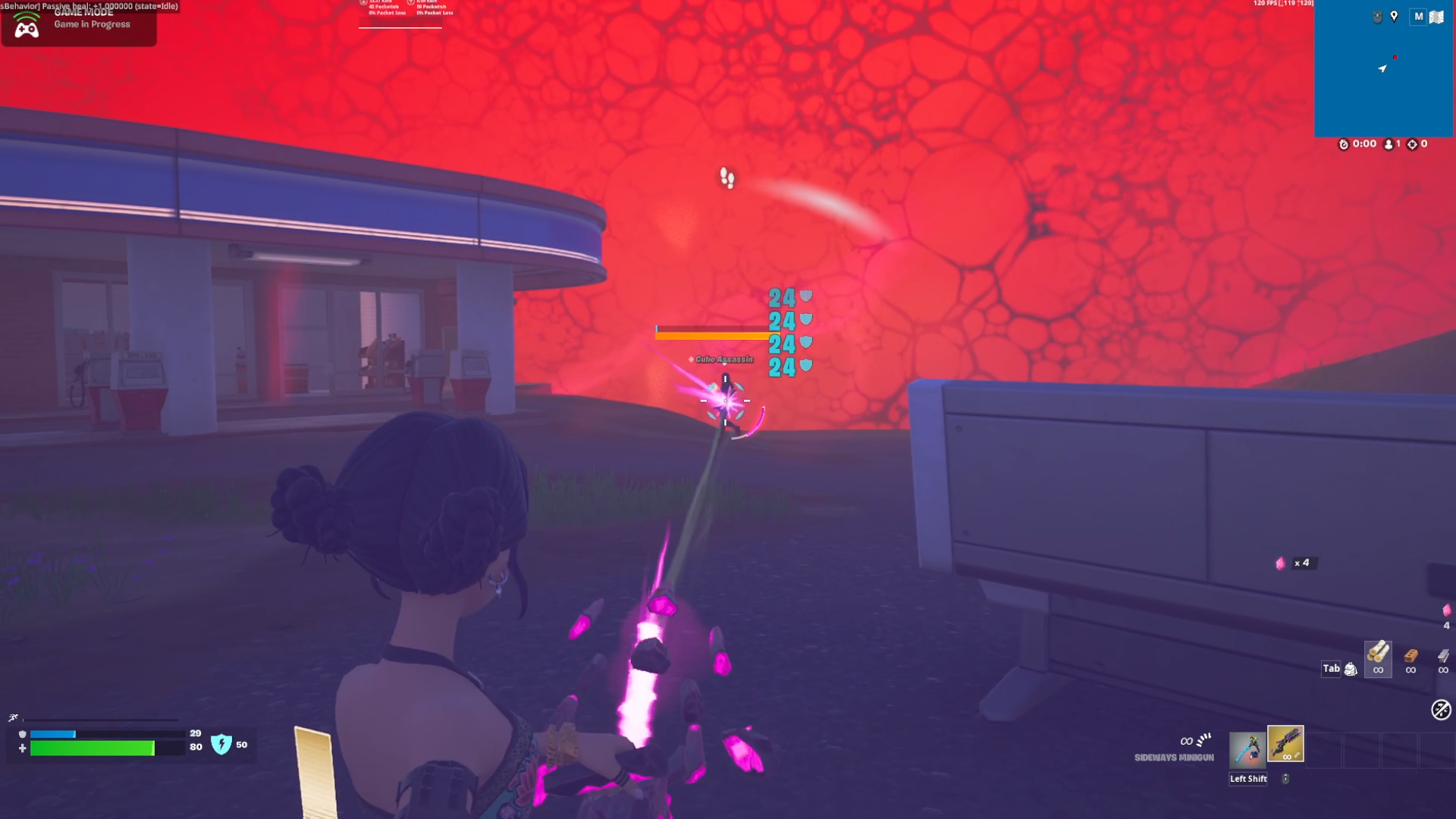Screen dimensions: 1456x819
Task: Click the gamepad icon in the Game Mode banner
Action: tap(29, 29)
